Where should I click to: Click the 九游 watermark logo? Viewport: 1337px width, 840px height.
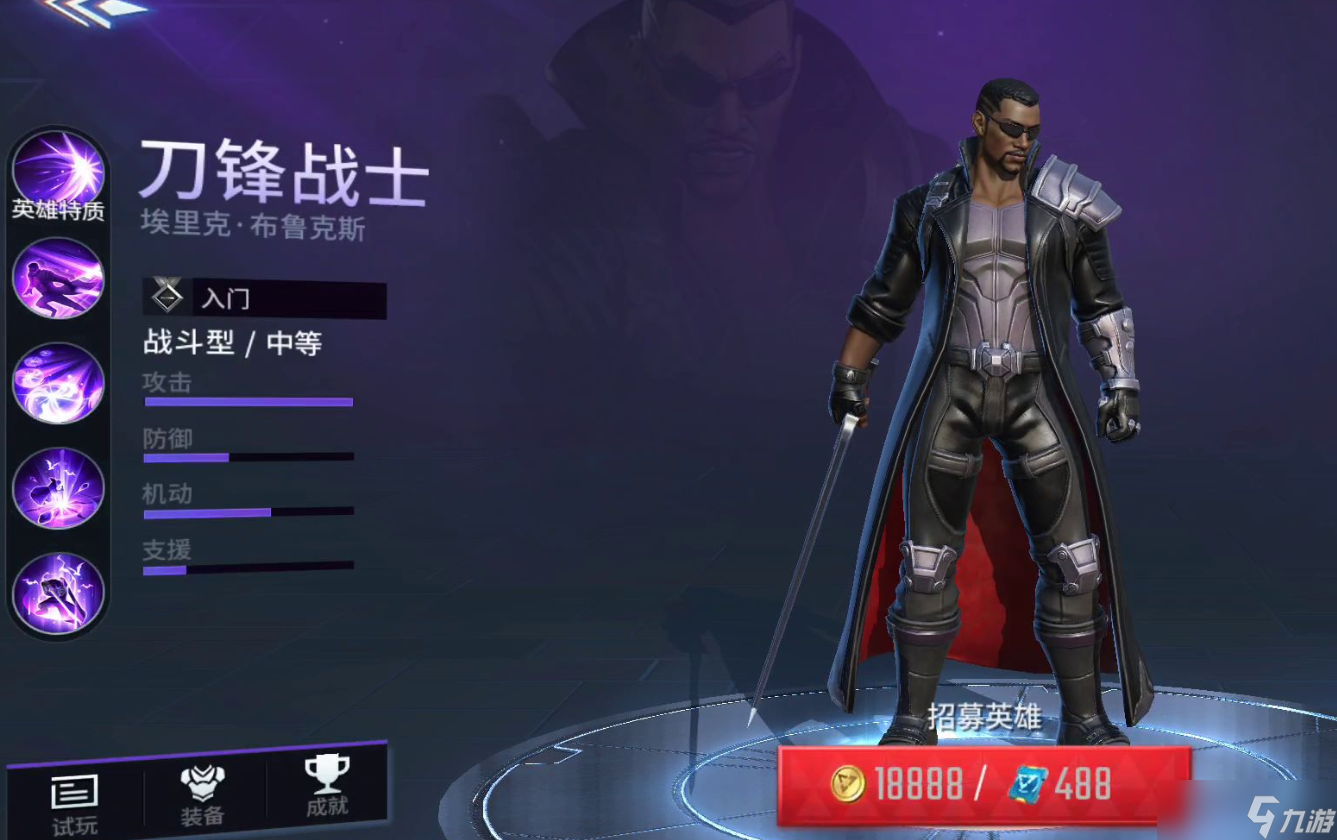pos(1290,816)
